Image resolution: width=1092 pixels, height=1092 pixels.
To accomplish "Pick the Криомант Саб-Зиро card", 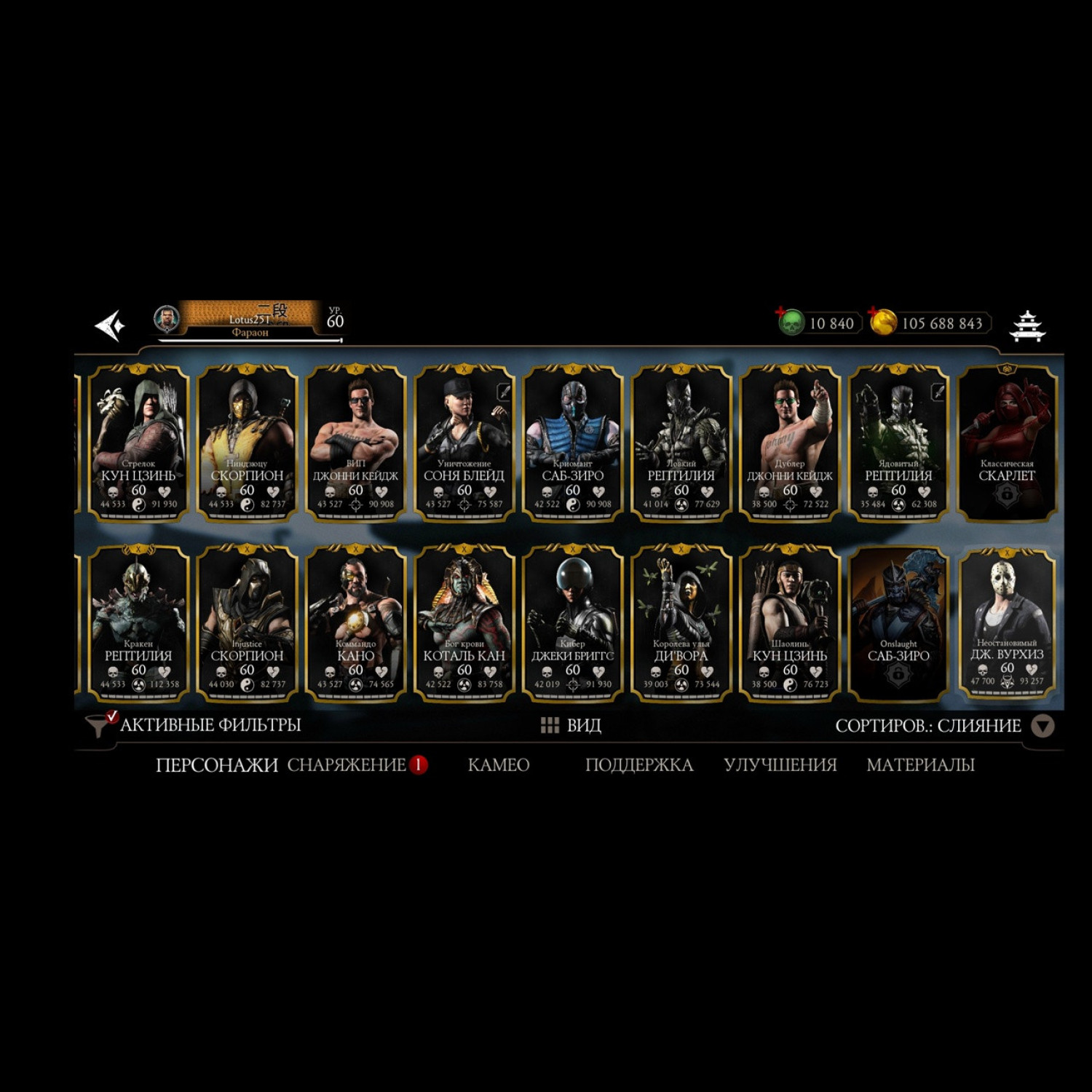I will tap(572, 443).
